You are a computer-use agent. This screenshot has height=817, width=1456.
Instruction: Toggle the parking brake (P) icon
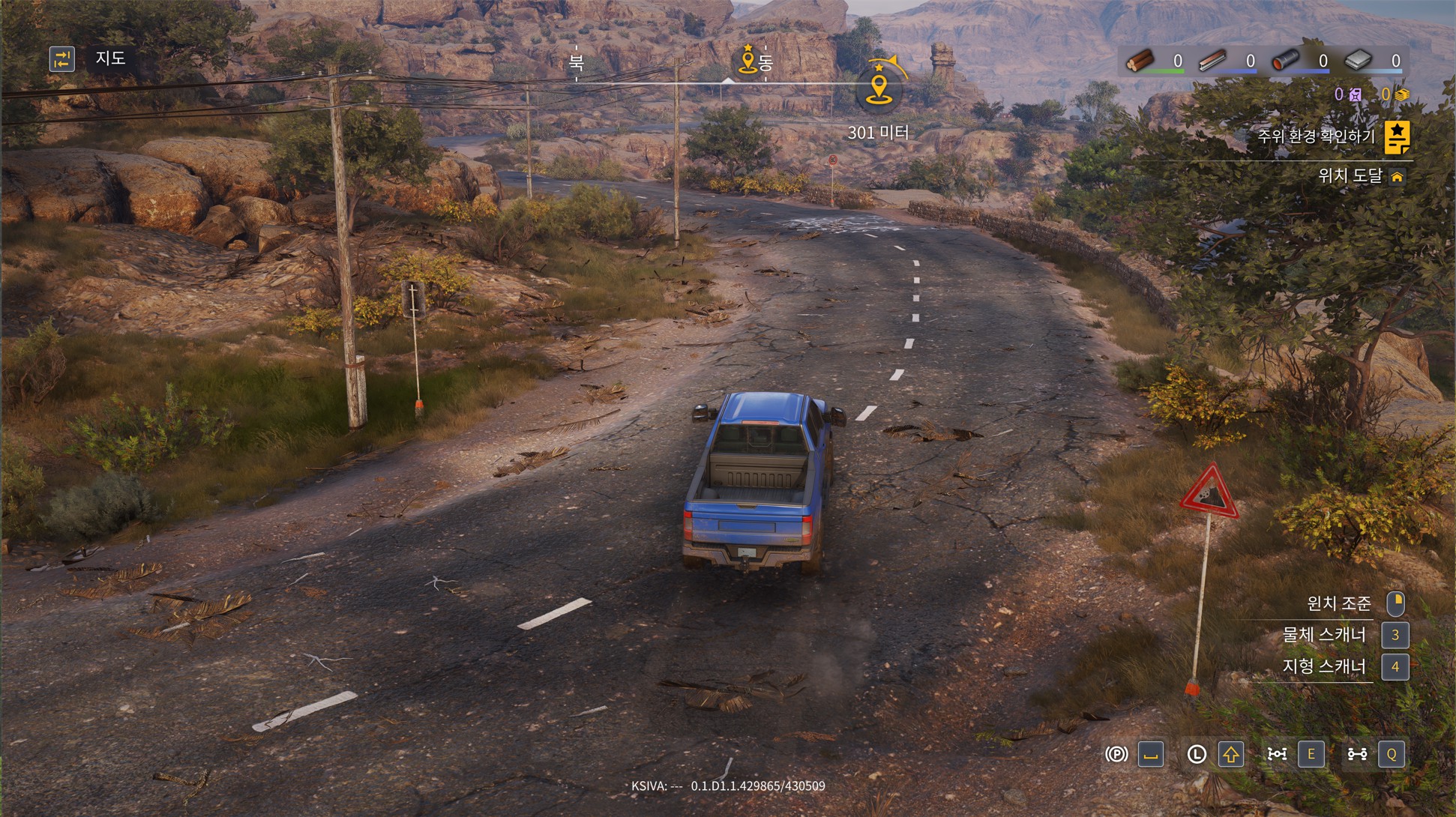click(x=1116, y=754)
